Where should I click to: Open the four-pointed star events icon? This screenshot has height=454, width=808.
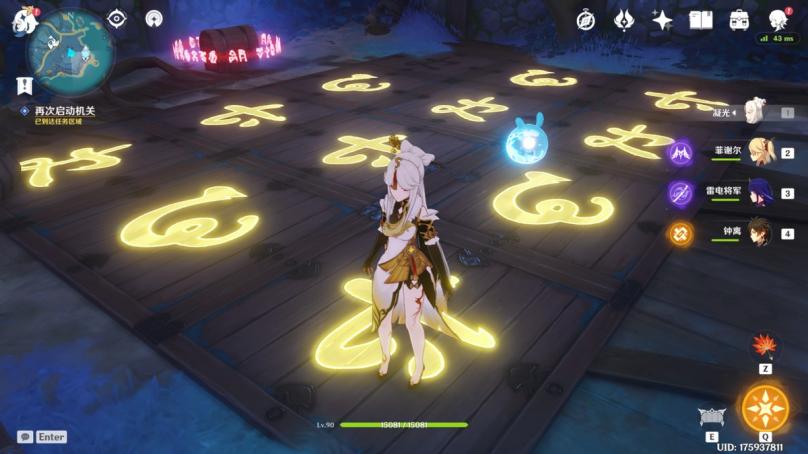662,19
